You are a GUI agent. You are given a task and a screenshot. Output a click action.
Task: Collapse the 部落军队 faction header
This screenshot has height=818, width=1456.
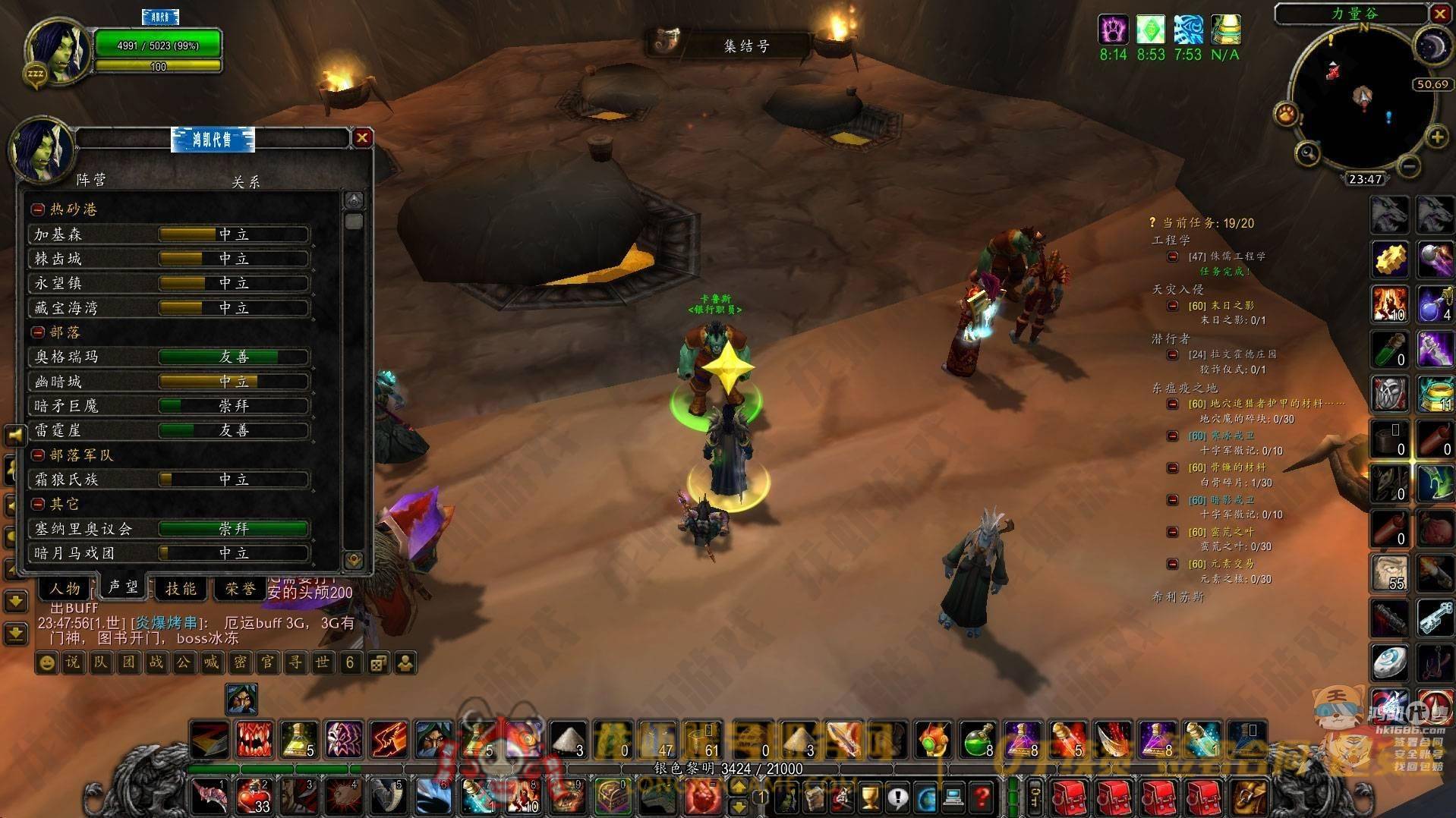pos(38,455)
